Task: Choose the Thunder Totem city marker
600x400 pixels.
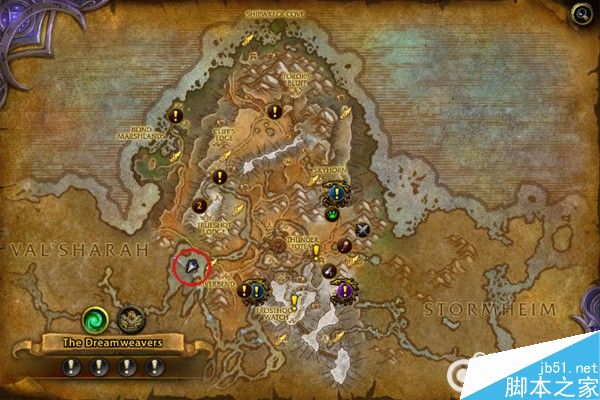Action: pyautogui.click(x=279, y=243)
